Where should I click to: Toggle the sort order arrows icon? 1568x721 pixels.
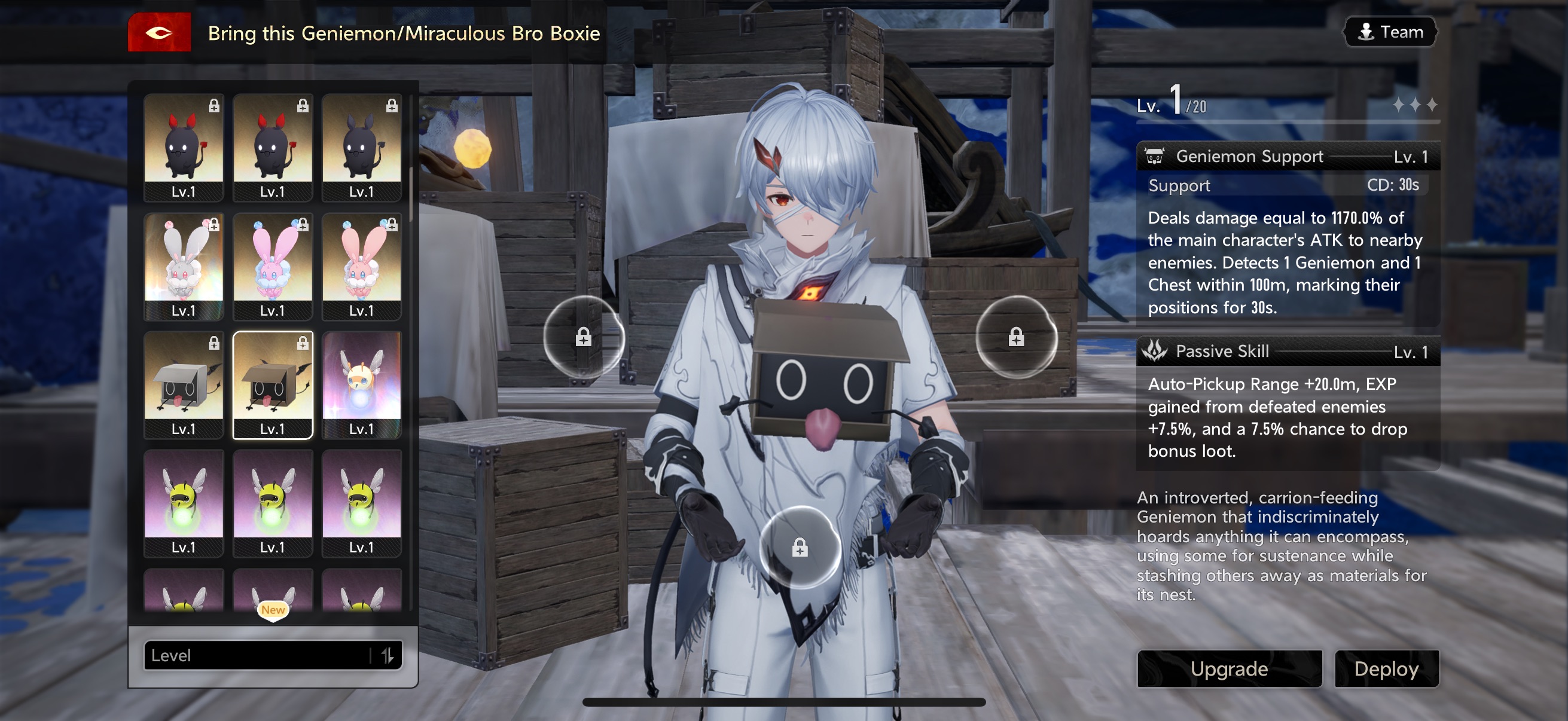[x=387, y=655]
